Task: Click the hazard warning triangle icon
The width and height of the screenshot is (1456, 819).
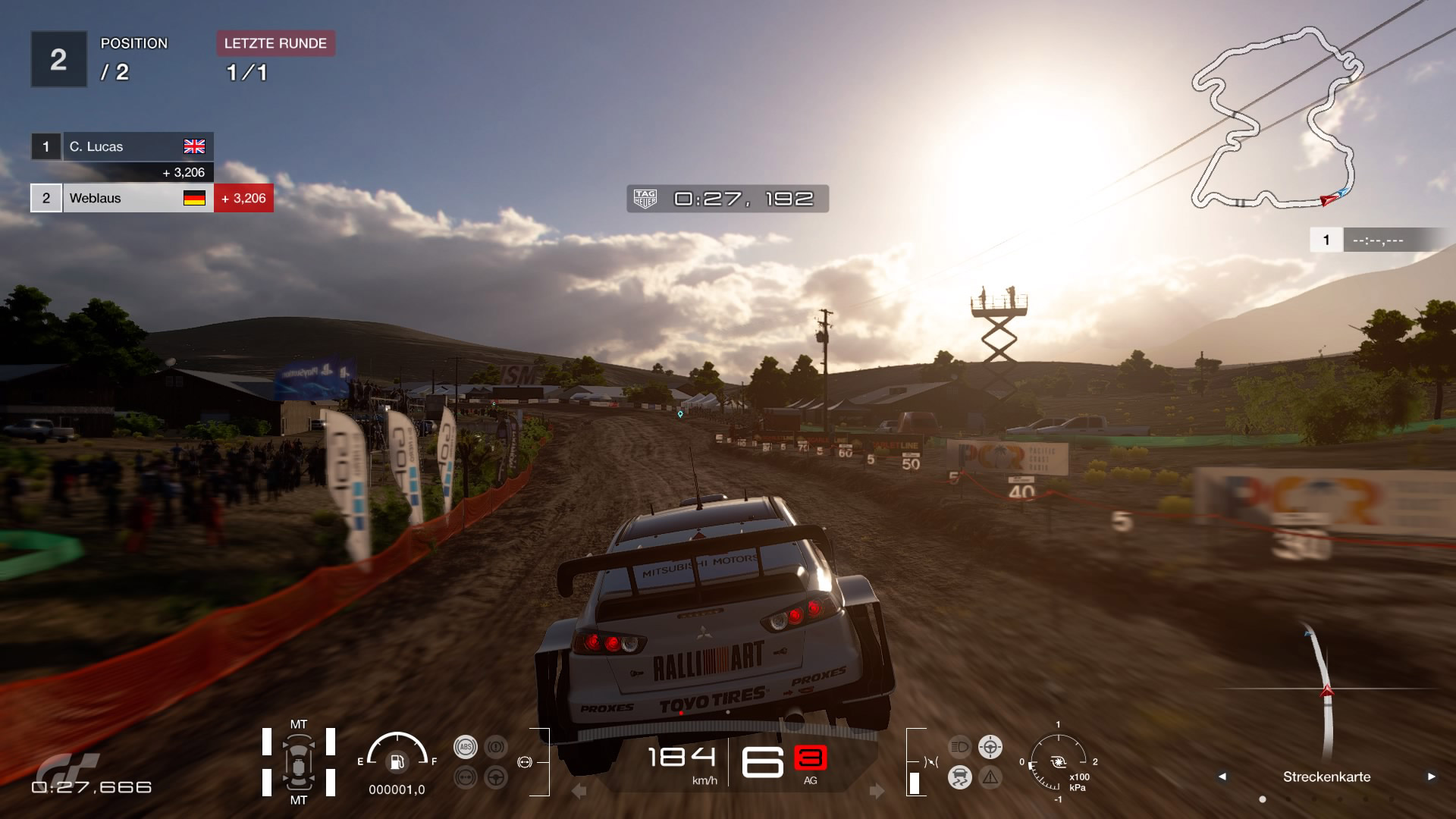Action: click(x=990, y=777)
